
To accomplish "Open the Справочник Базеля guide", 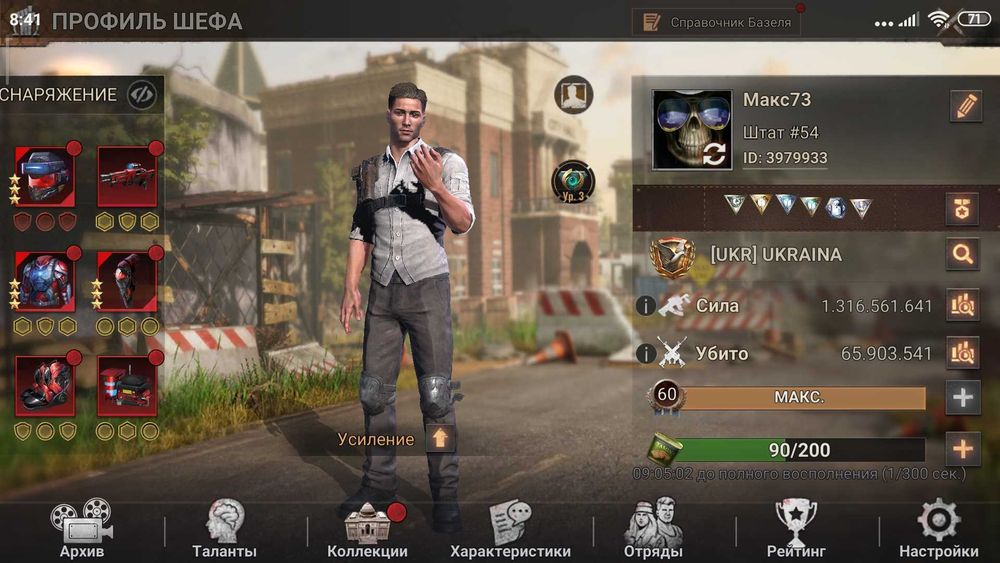I will [x=717, y=22].
